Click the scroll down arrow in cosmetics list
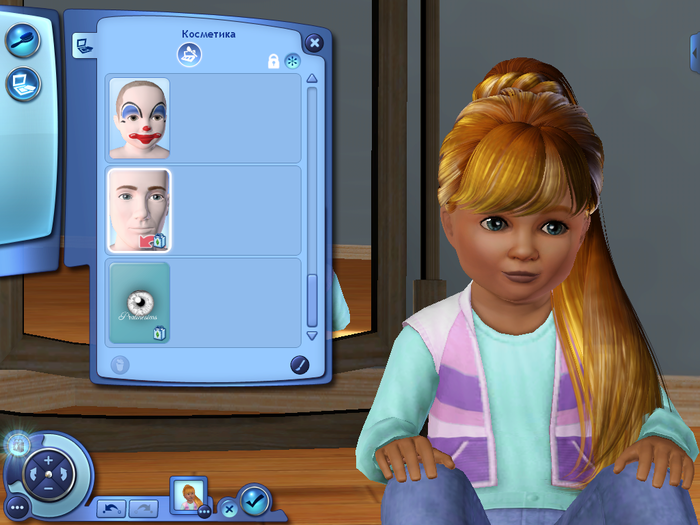The image size is (700, 525). 312,336
